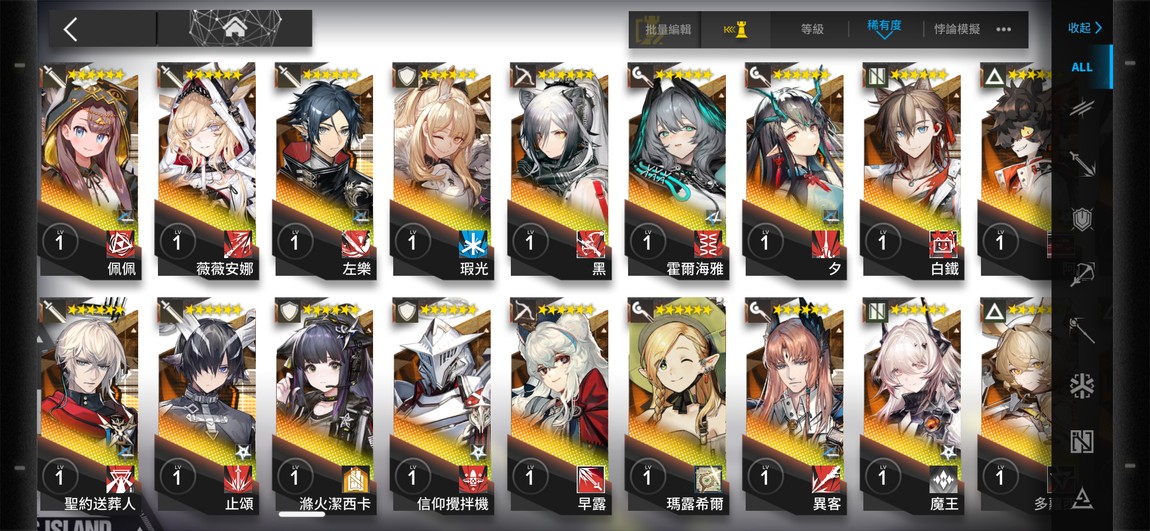Show ALL operator classes

point(1082,67)
